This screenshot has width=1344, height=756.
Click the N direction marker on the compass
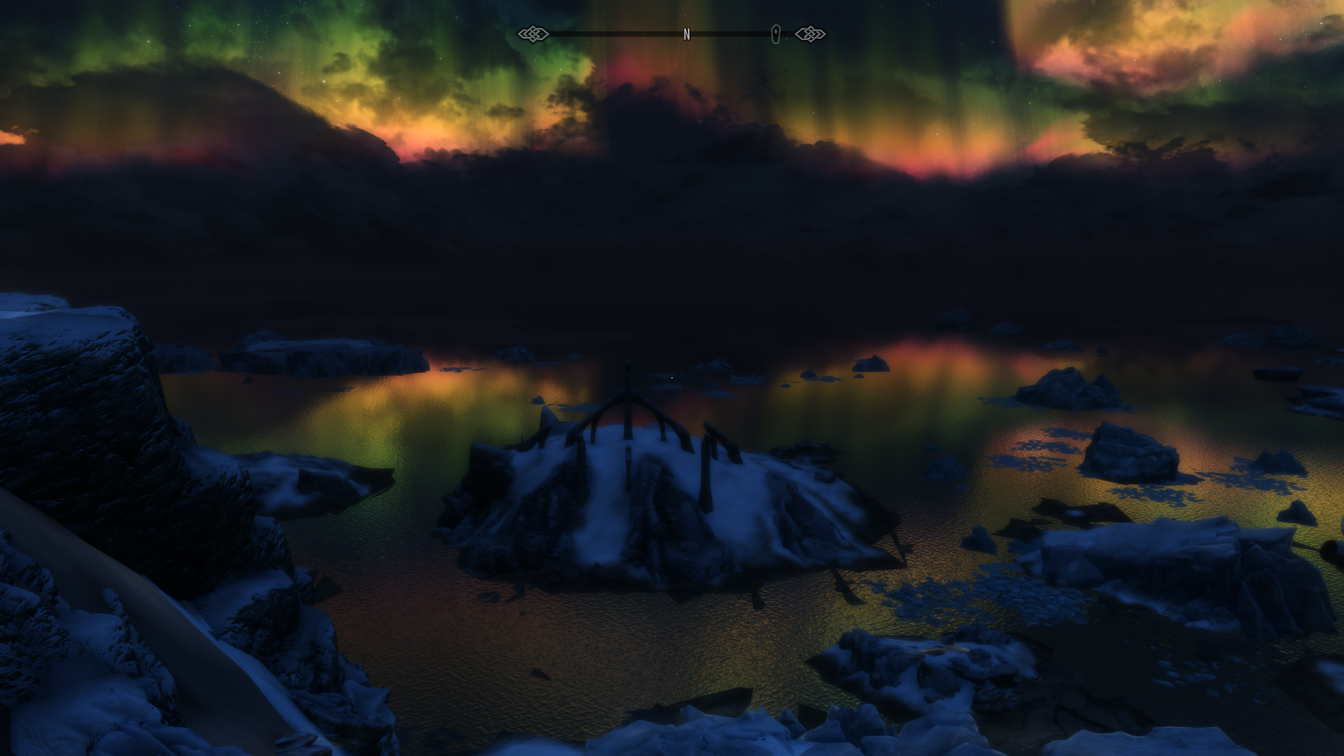pos(686,33)
